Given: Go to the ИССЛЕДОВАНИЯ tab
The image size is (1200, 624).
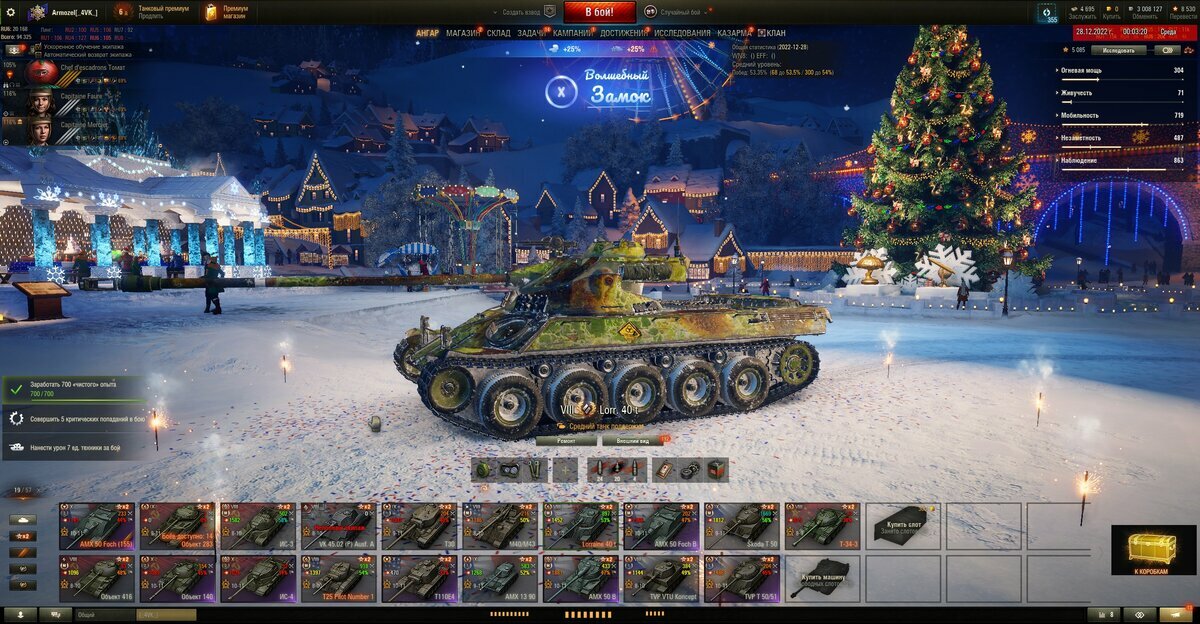Looking at the screenshot, I should coord(682,33).
